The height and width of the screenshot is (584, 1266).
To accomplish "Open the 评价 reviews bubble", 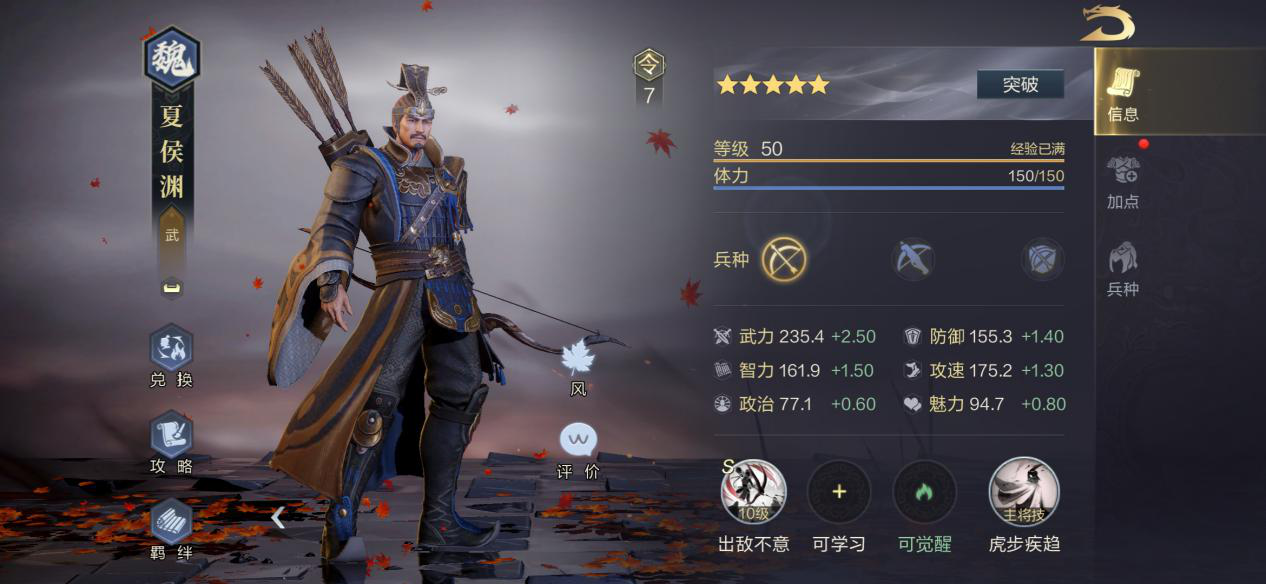I will tap(578, 449).
